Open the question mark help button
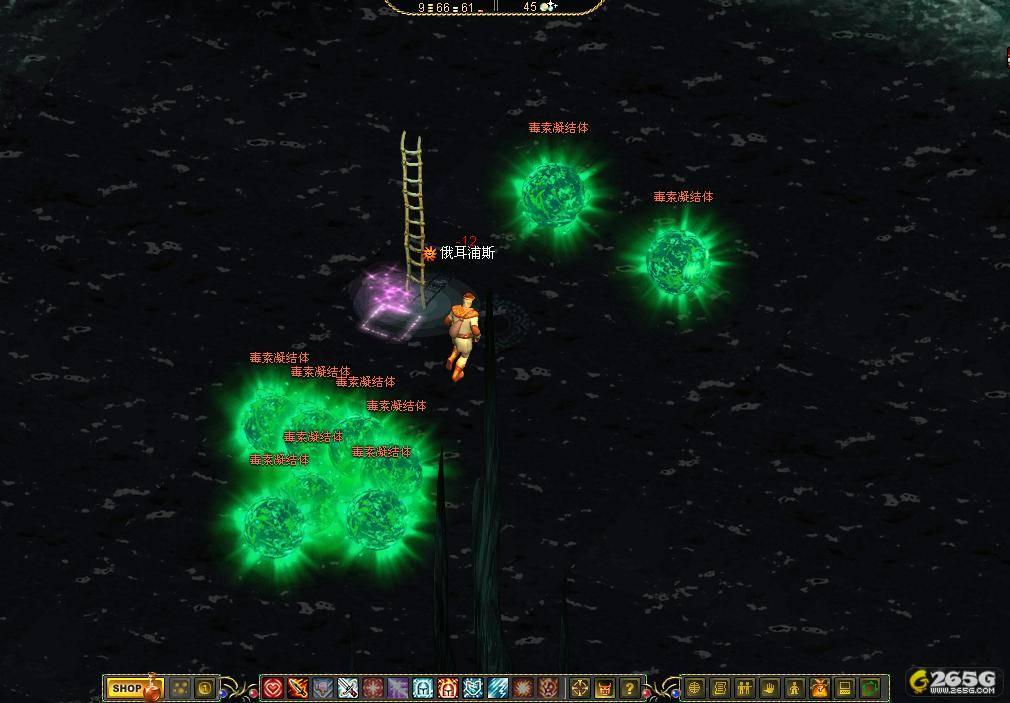Viewport: 1010px width, 703px height. tap(630, 688)
